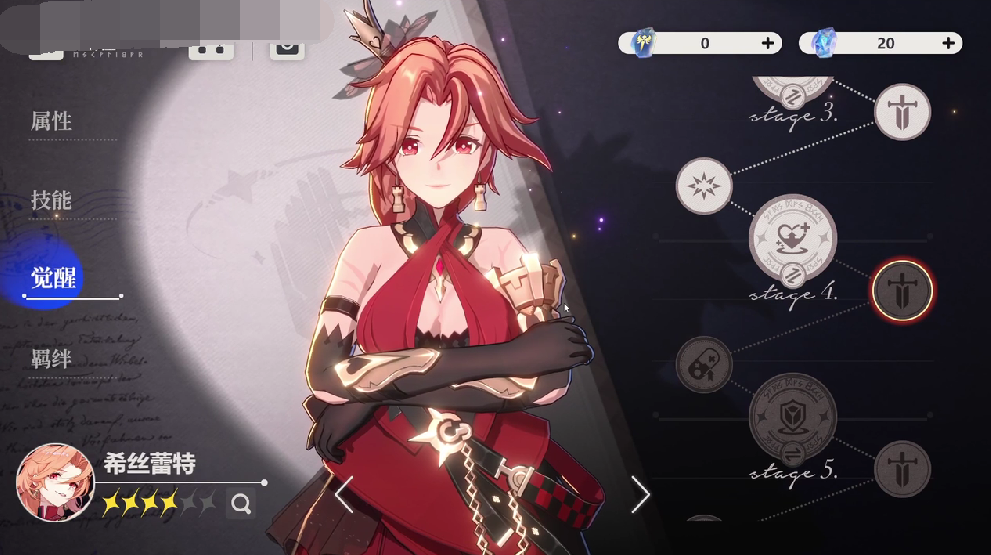This screenshot has height=555, width=991.
Task: Switch to the 属性 tab
Action: (51, 122)
